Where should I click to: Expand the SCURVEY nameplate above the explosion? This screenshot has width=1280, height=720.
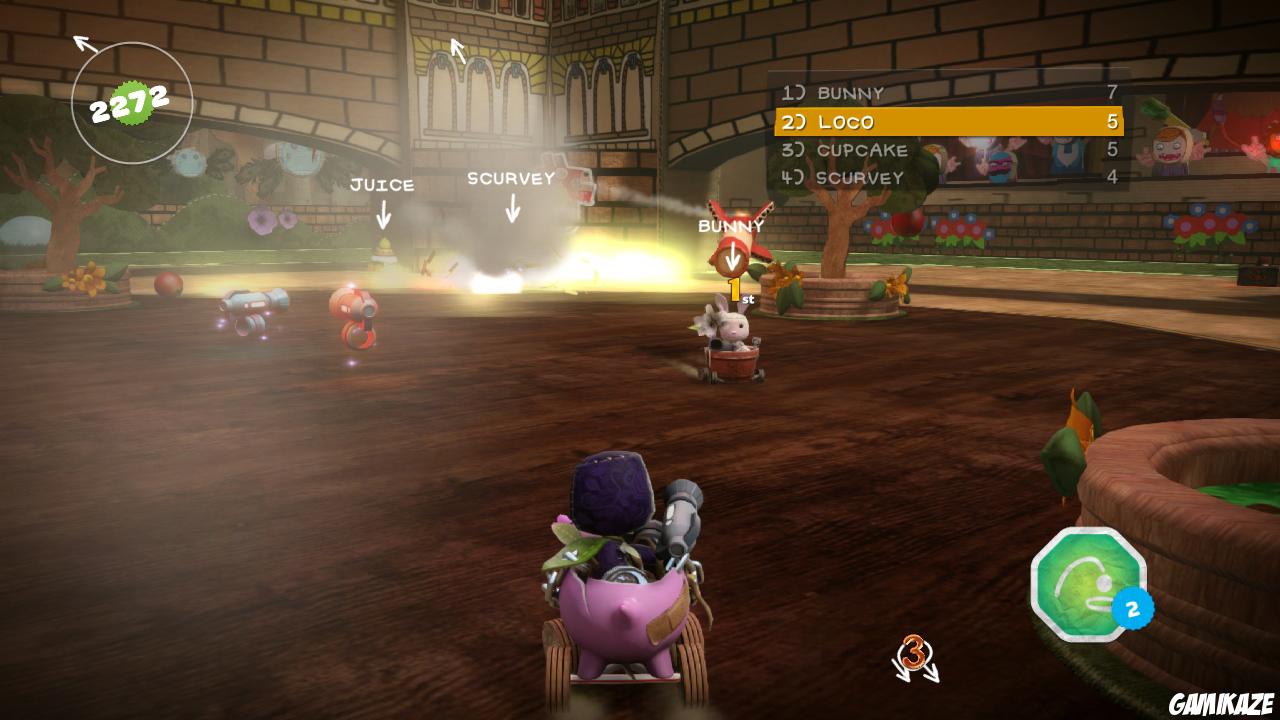pyautogui.click(x=512, y=179)
